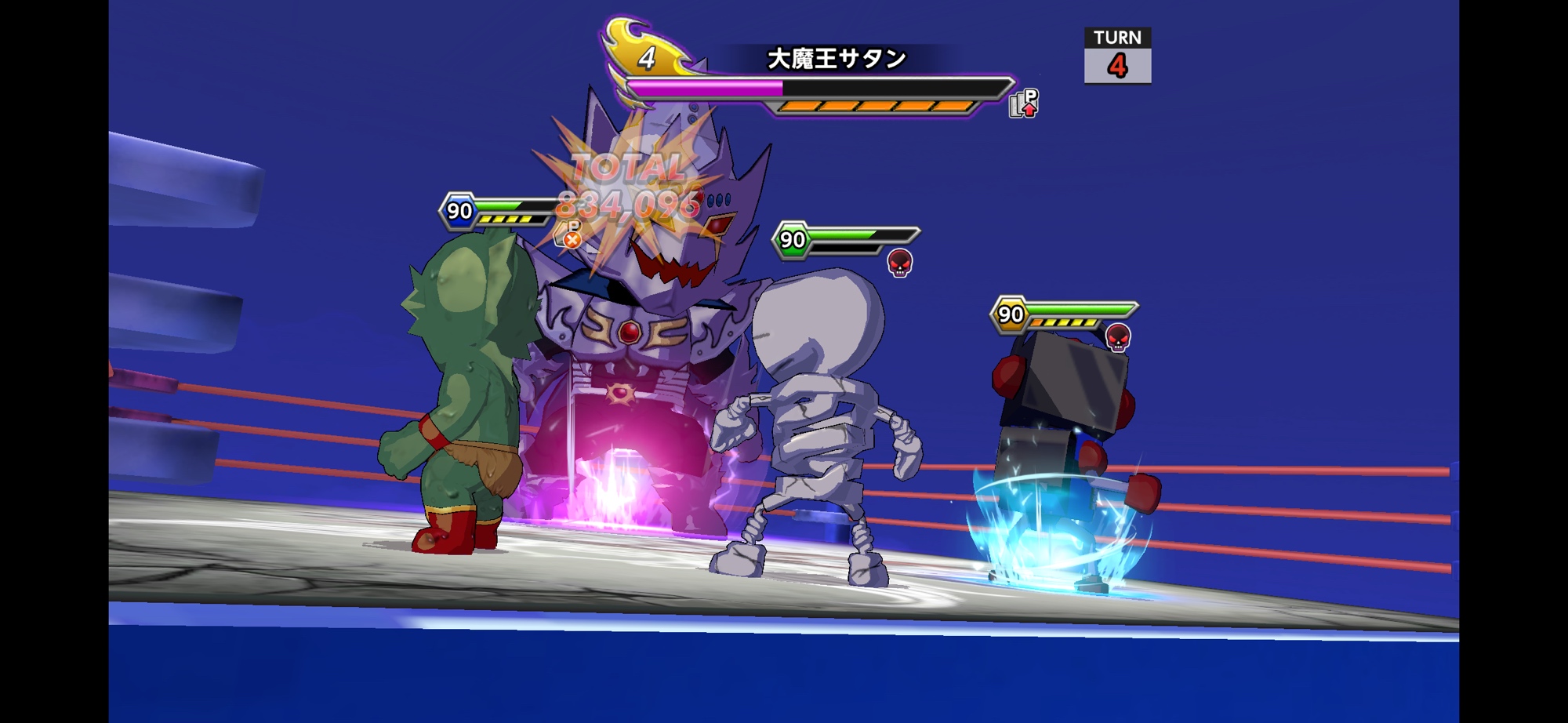1568x723 pixels.
Task: Tap the boss's card power-up buff icon
Action: coord(1023,104)
